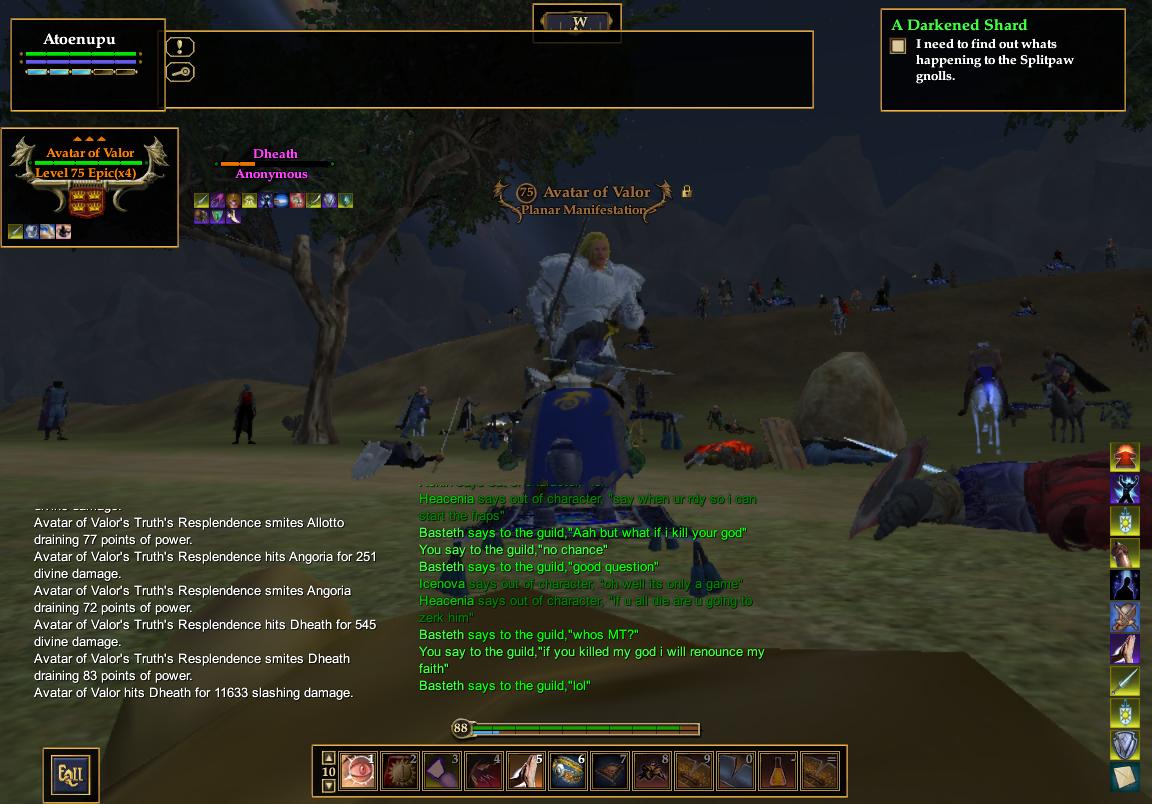Click the compass W heading indicator

tap(579, 22)
